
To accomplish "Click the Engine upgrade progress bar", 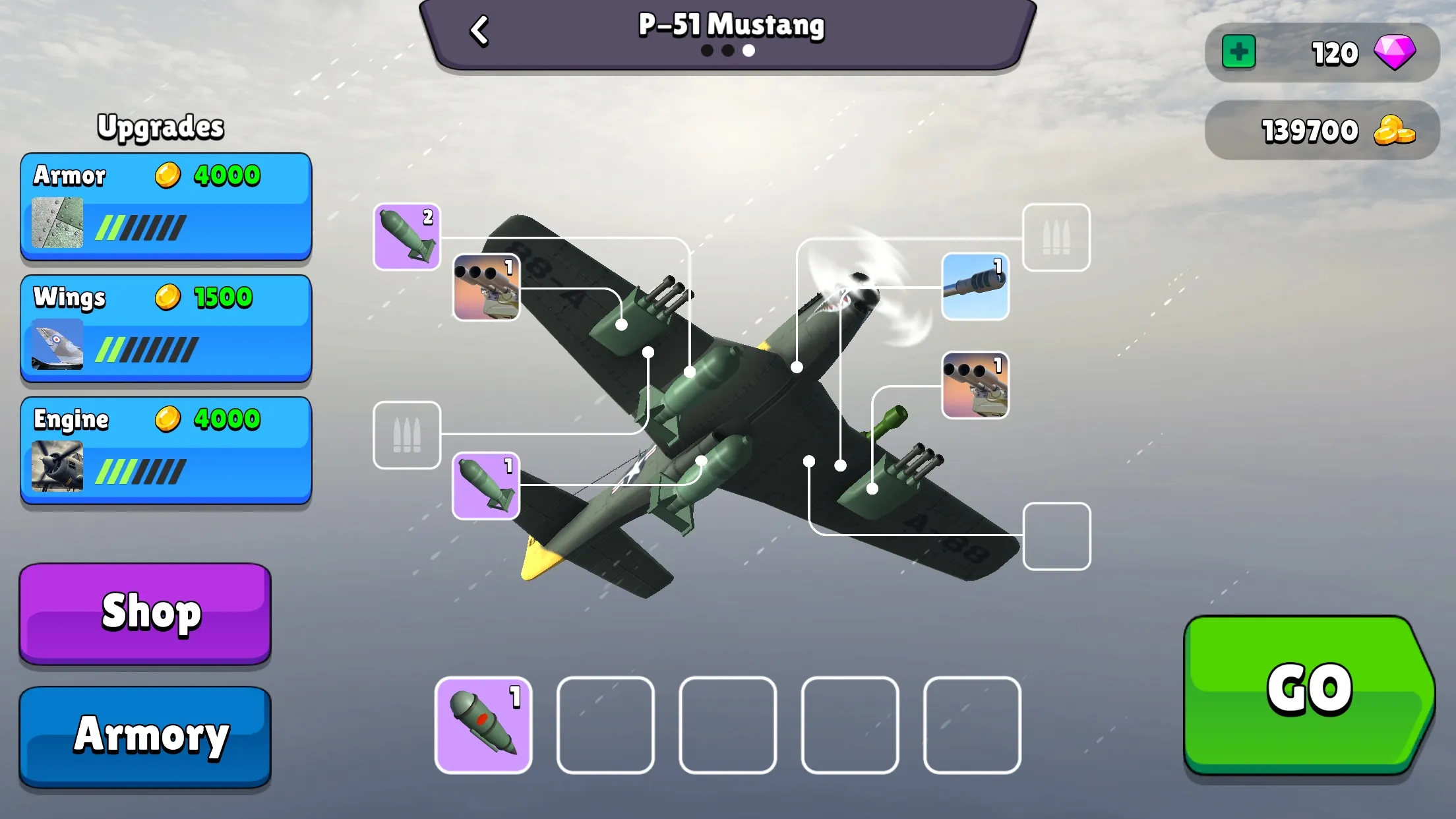I will coord(140,470).
